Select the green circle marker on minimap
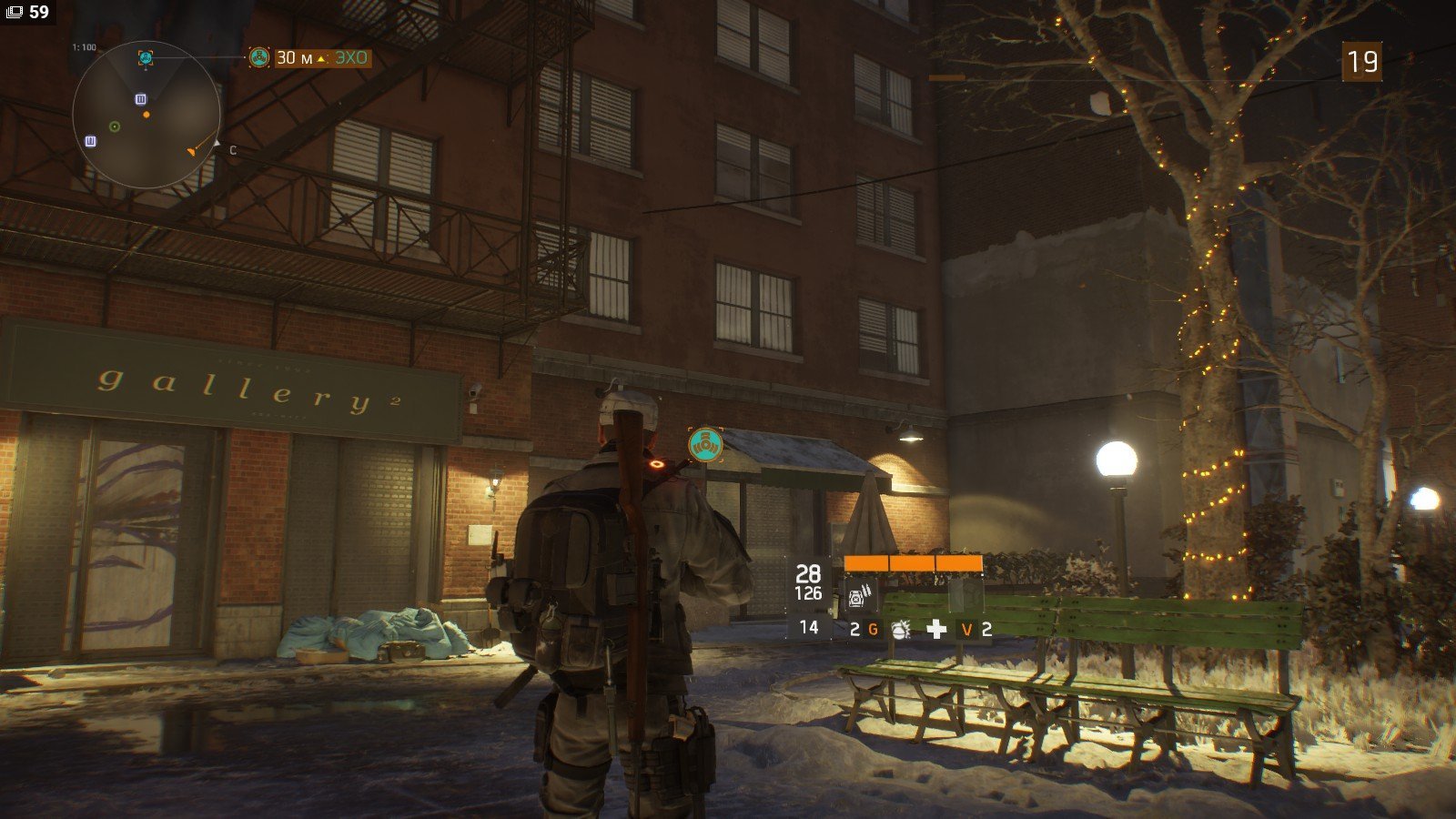Screen dimensions: 1456x819 (x=115, y=126)
